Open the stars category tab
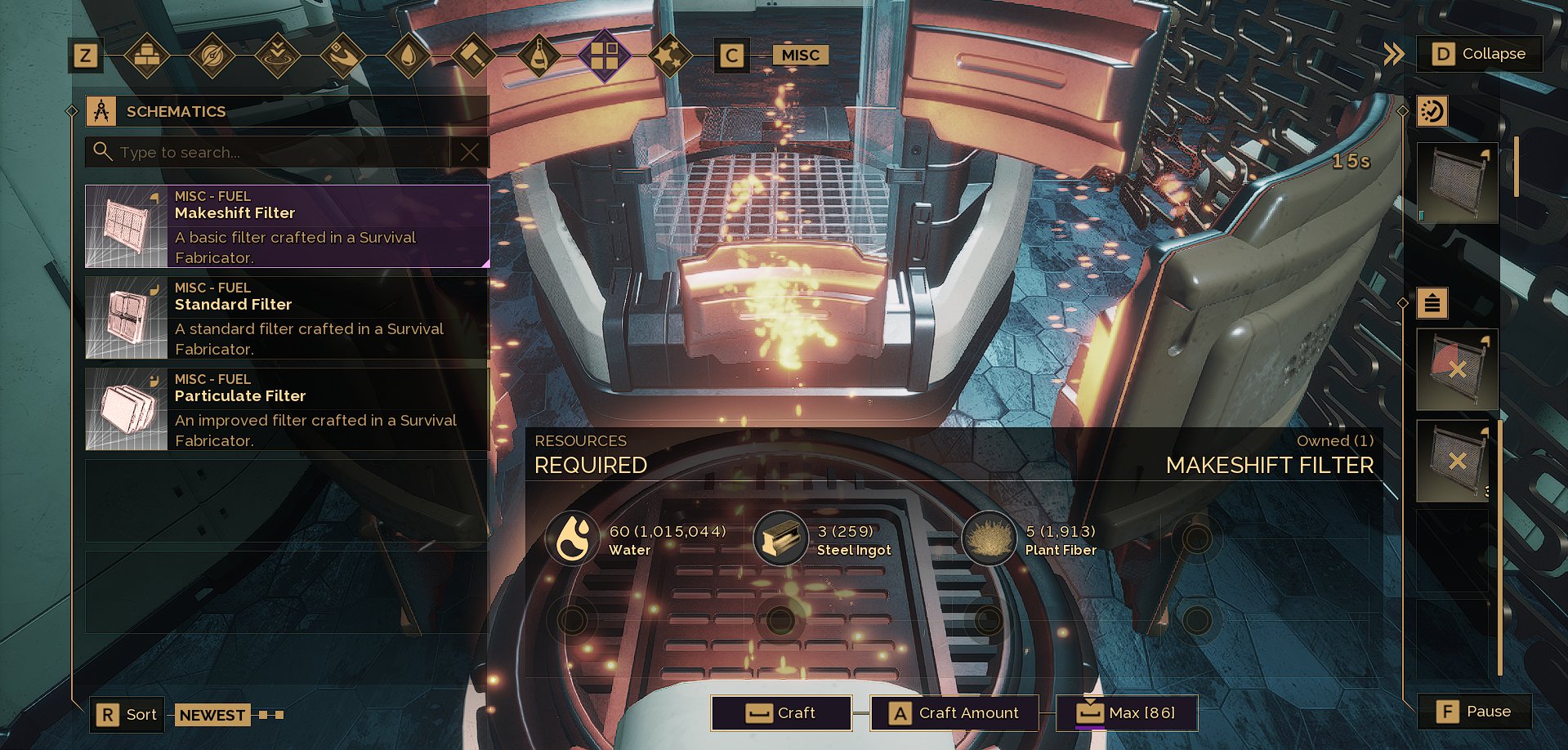This screenshot has width=1568, height=750. click(x=670, y=56)
